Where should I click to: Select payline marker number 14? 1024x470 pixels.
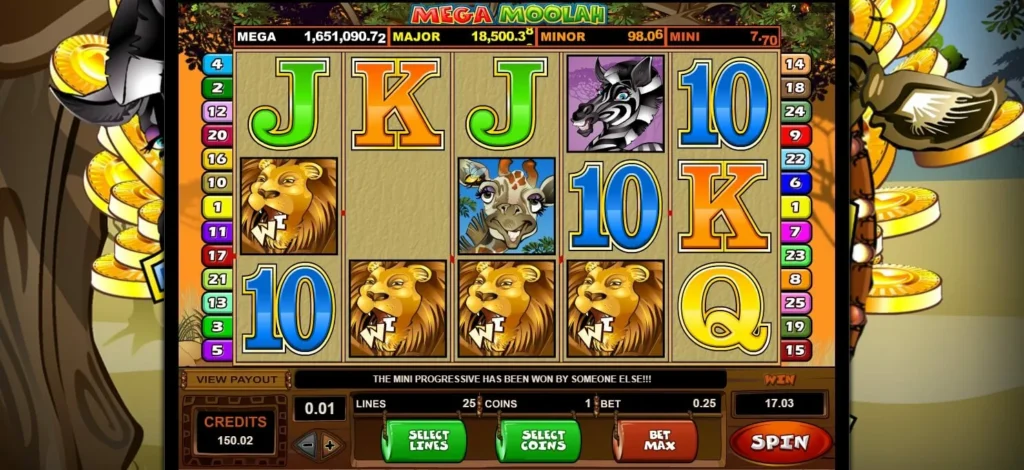tap(795, 64)
